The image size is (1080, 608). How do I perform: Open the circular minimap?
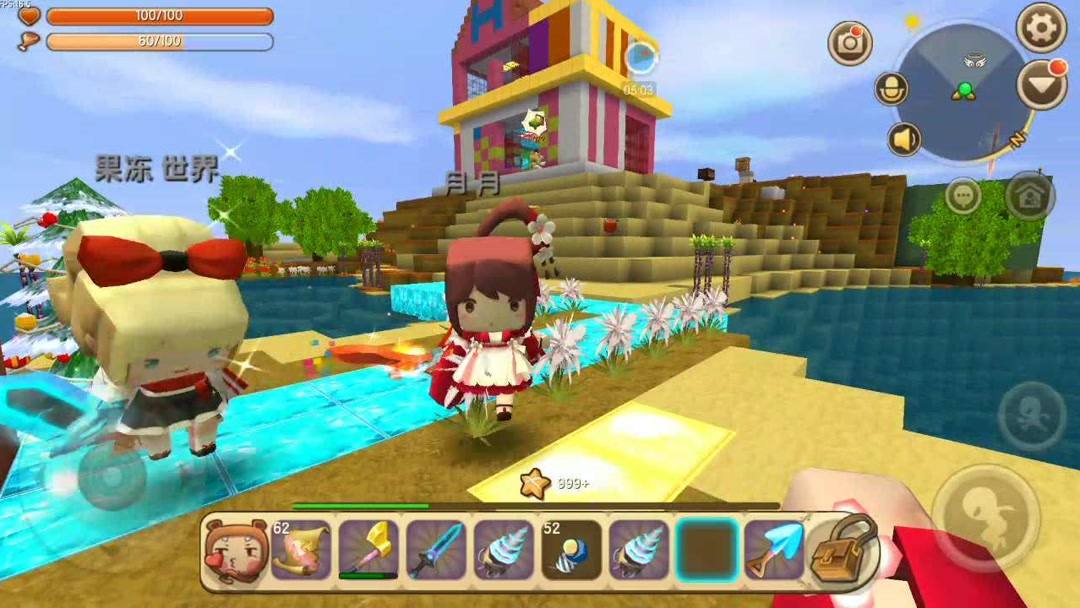click(x=962, y=92)
